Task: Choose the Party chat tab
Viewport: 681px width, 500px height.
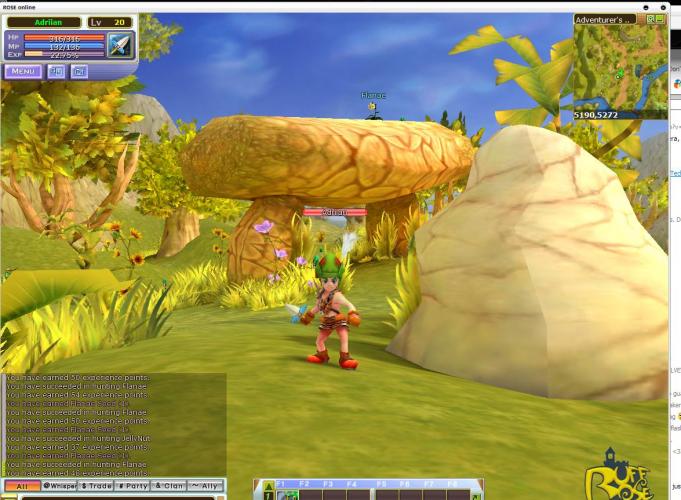Action: 132,486
